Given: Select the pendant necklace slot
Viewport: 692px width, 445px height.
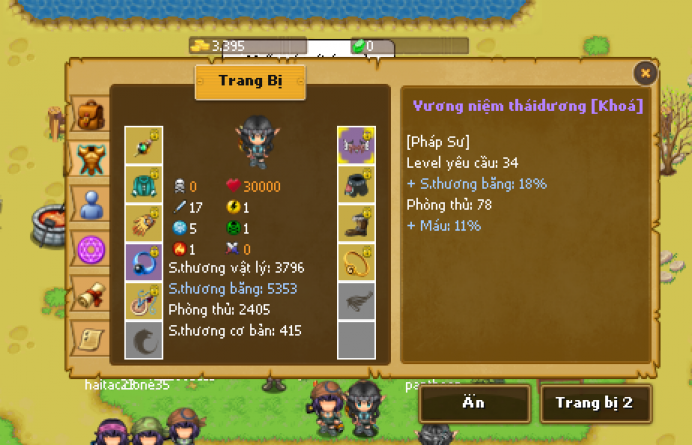Looking at the screenshot, I should coord(143,301).
